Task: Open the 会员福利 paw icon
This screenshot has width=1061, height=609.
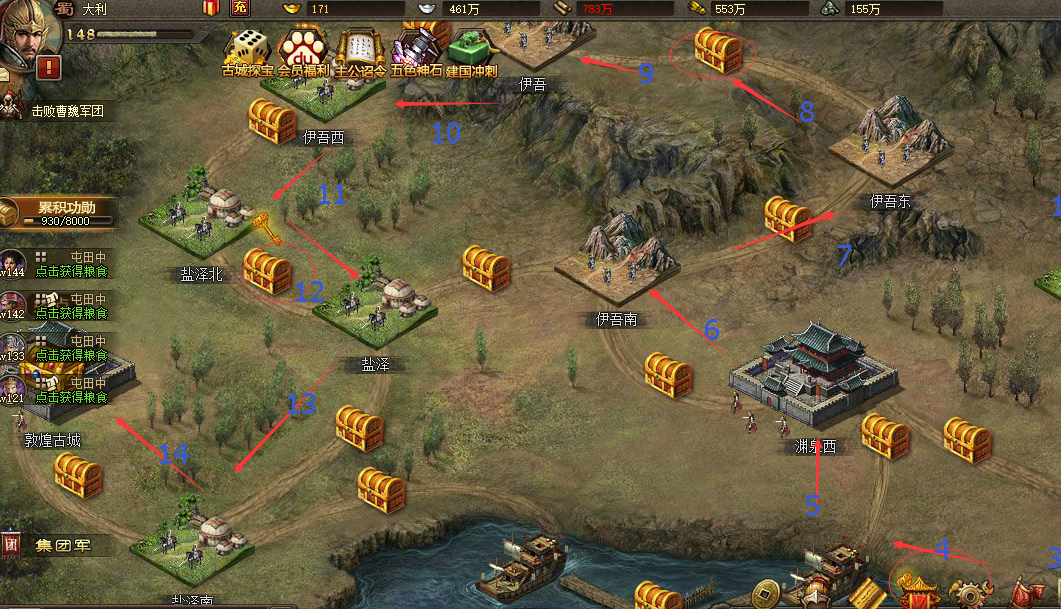Action: (x=302, y=50)
